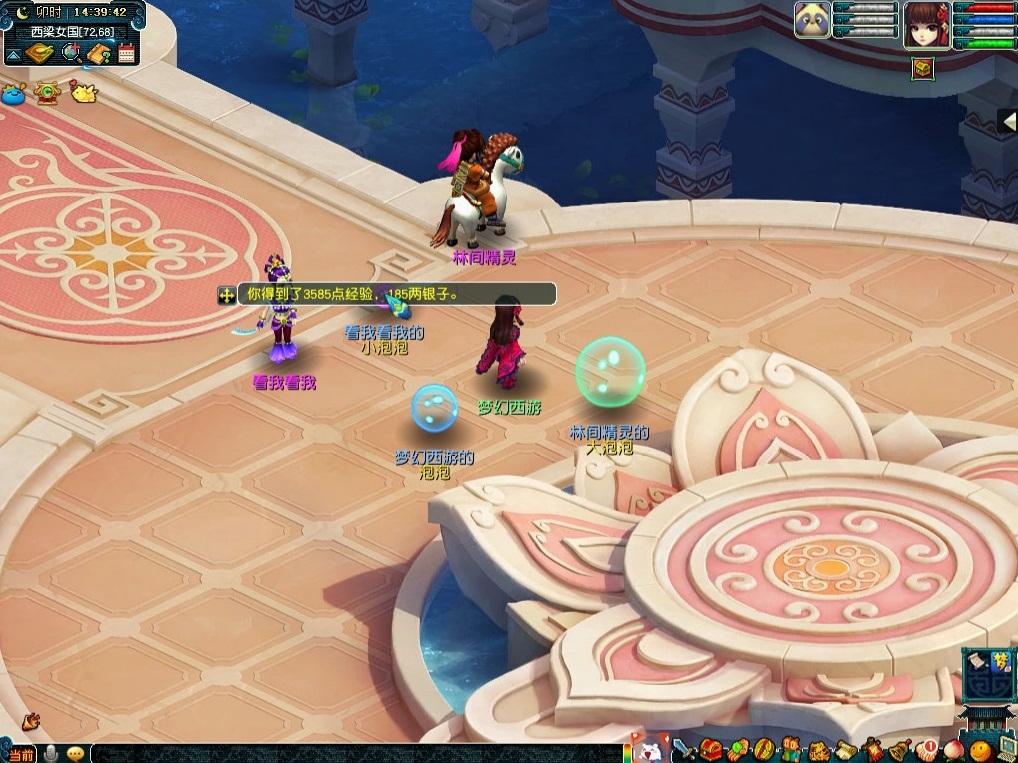Viewport: 1018px width, 763px height.
Task: Open the world map globe icon
Action: (x=71, y=53)
